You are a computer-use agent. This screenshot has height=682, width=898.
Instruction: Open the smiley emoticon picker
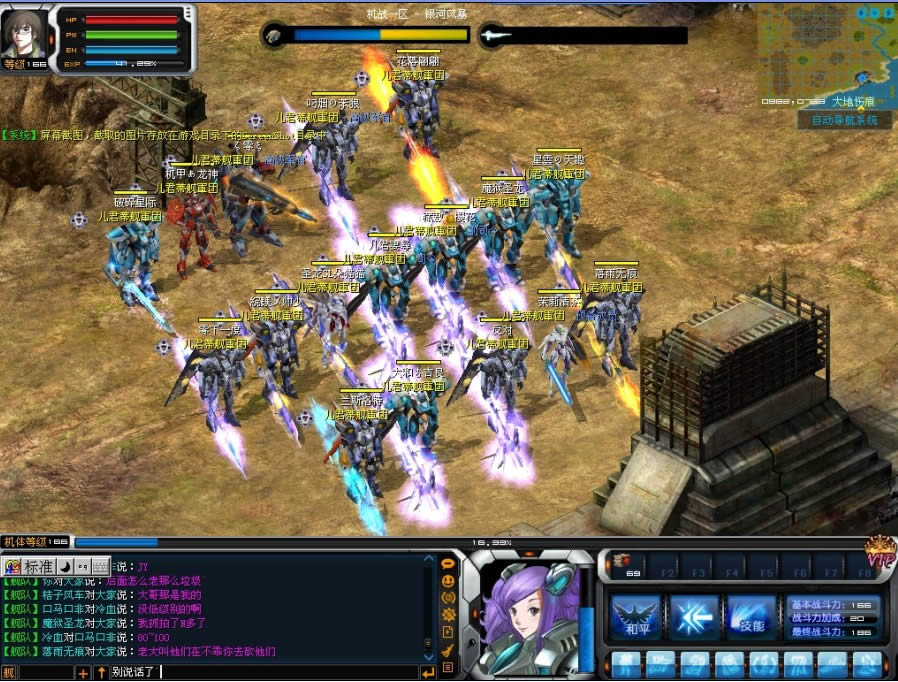click(x=448, y=581)
